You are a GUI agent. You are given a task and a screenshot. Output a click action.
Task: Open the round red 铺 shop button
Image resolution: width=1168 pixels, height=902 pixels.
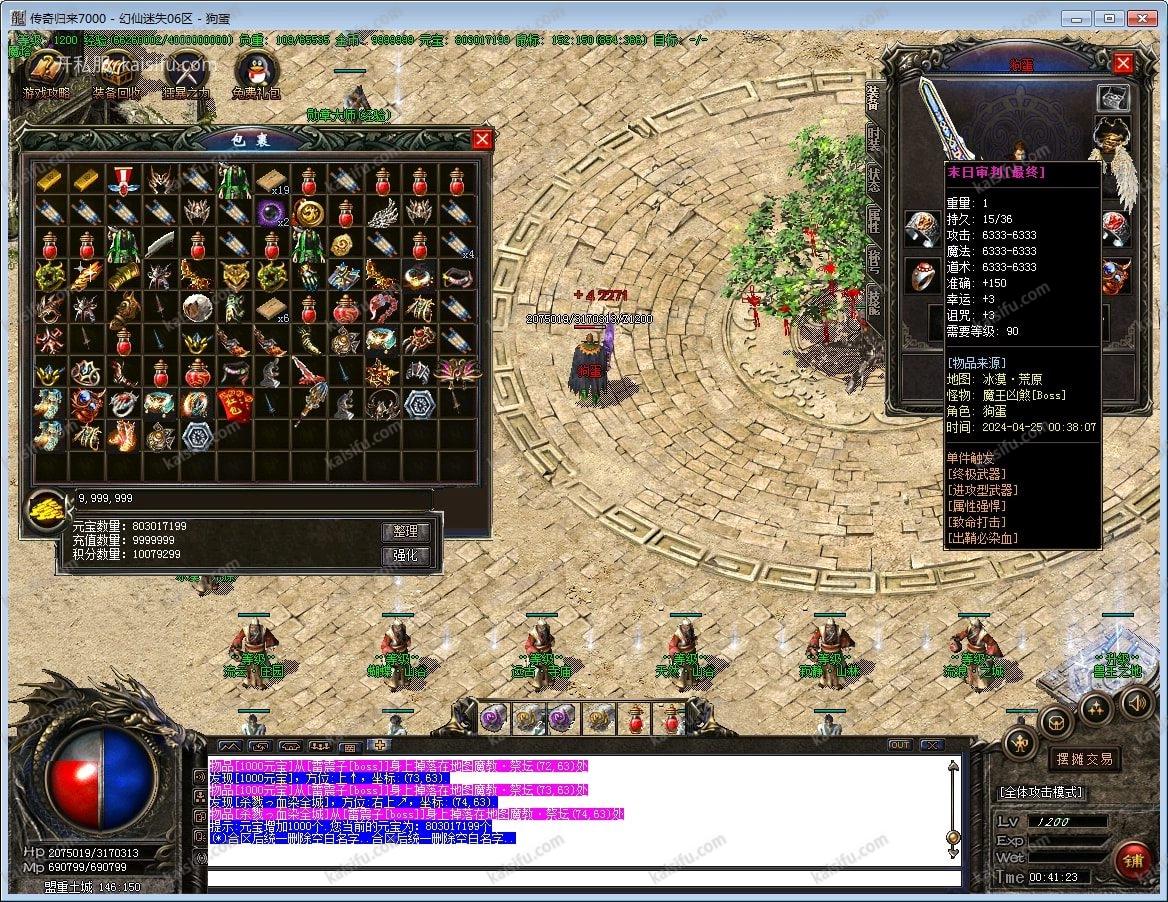click(1134, 859)
